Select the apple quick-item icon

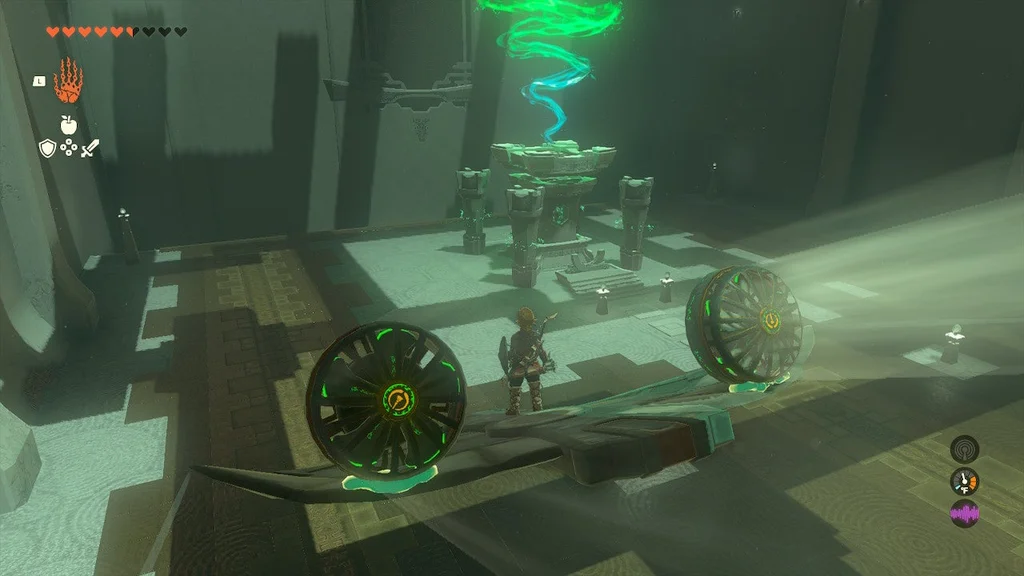[x=68, y=125]
